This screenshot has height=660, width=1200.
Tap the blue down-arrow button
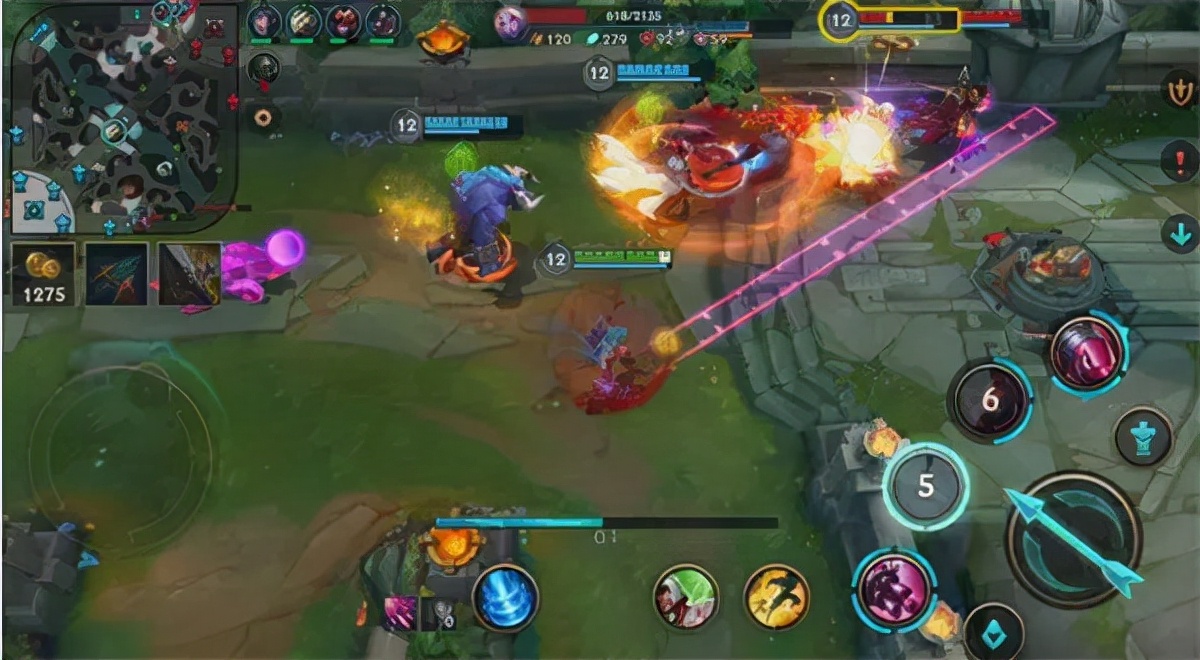click(x=1180, y=233)
